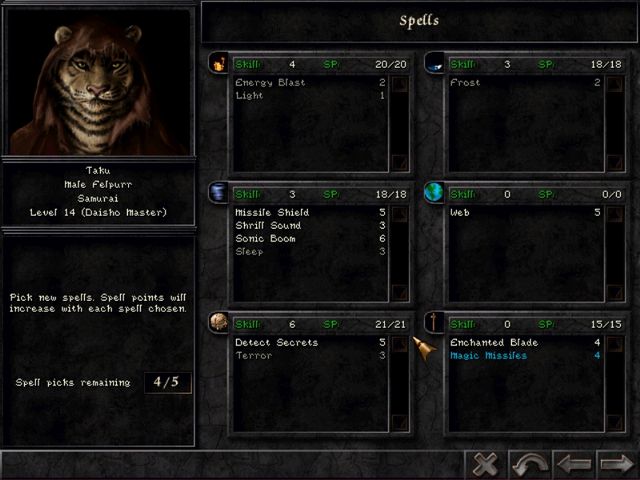
Task: Select the Sleep spell
Action: (249, 252)
